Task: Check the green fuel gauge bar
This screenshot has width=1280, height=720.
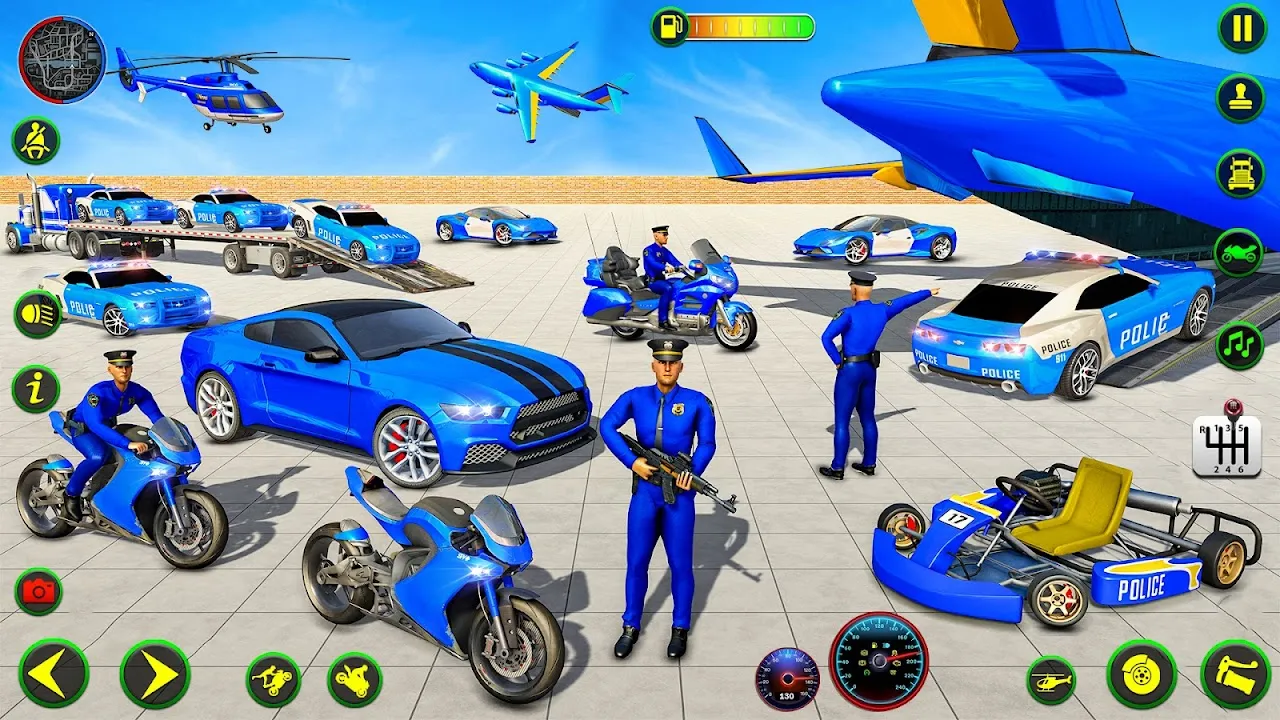Action: [750, 28]
